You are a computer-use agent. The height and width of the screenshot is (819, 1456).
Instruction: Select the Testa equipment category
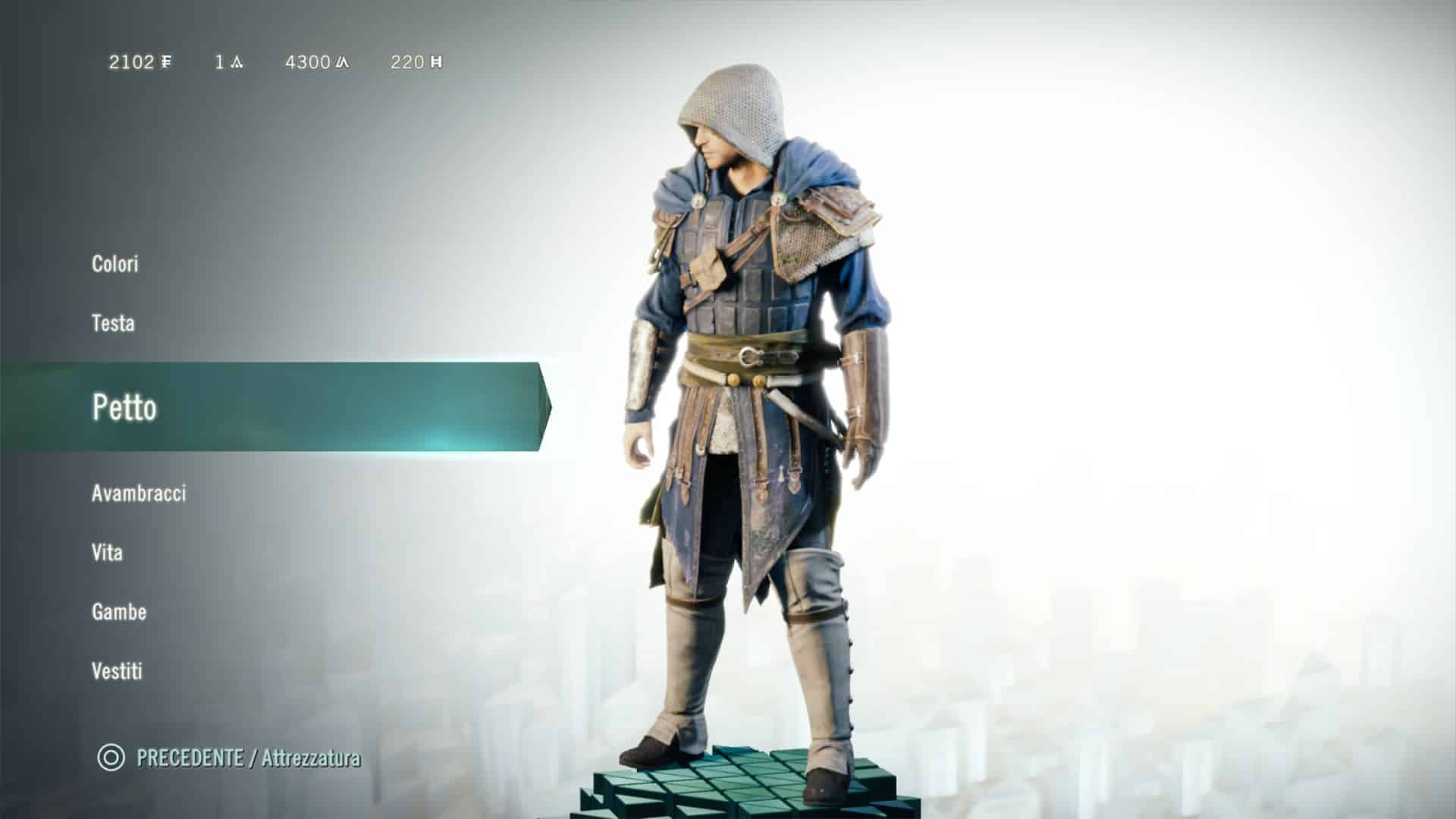(x=113, y=323)
